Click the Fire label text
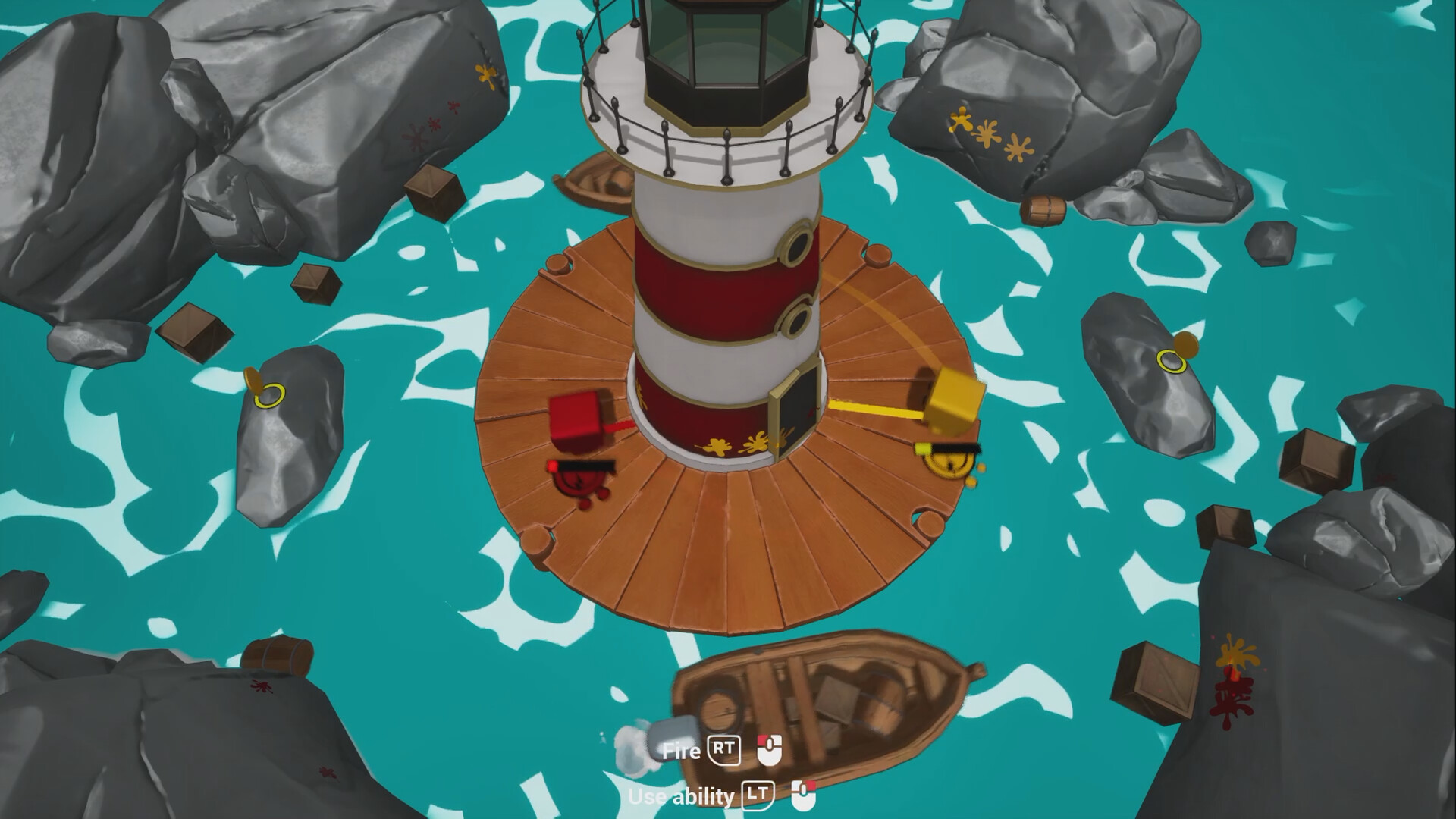 point(682,751)
